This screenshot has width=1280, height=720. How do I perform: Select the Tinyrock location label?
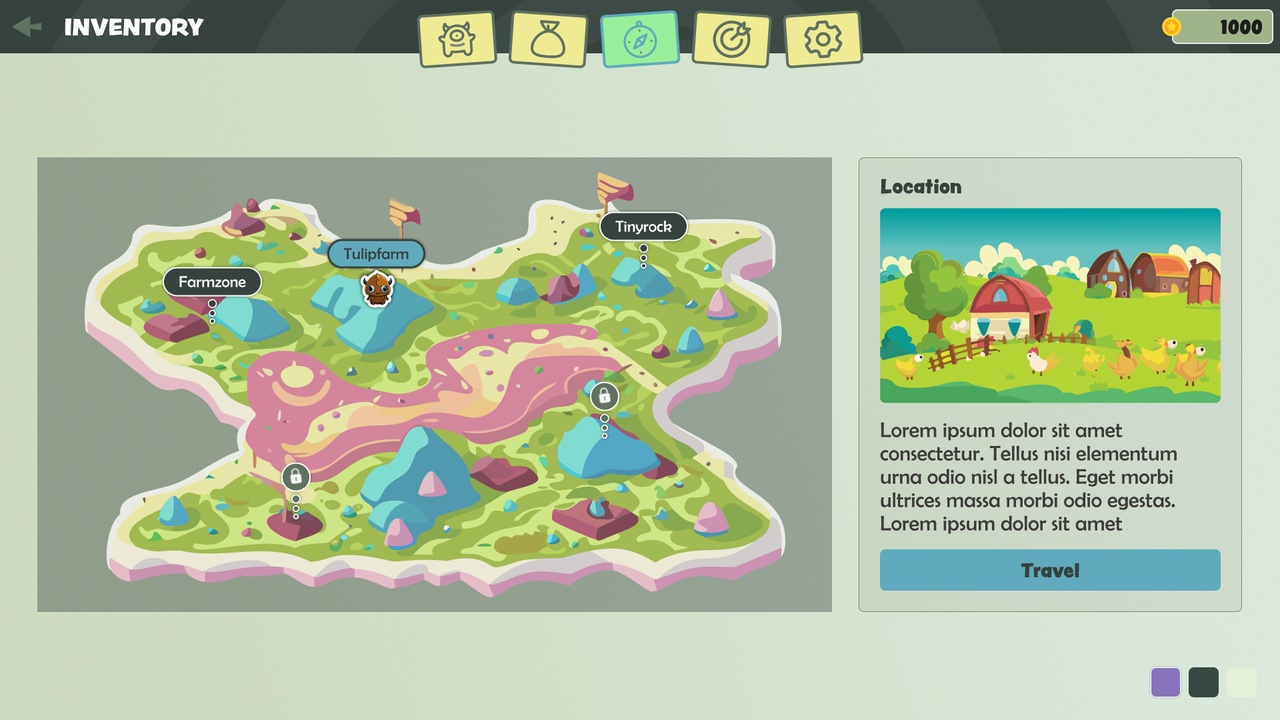[643, 227]
